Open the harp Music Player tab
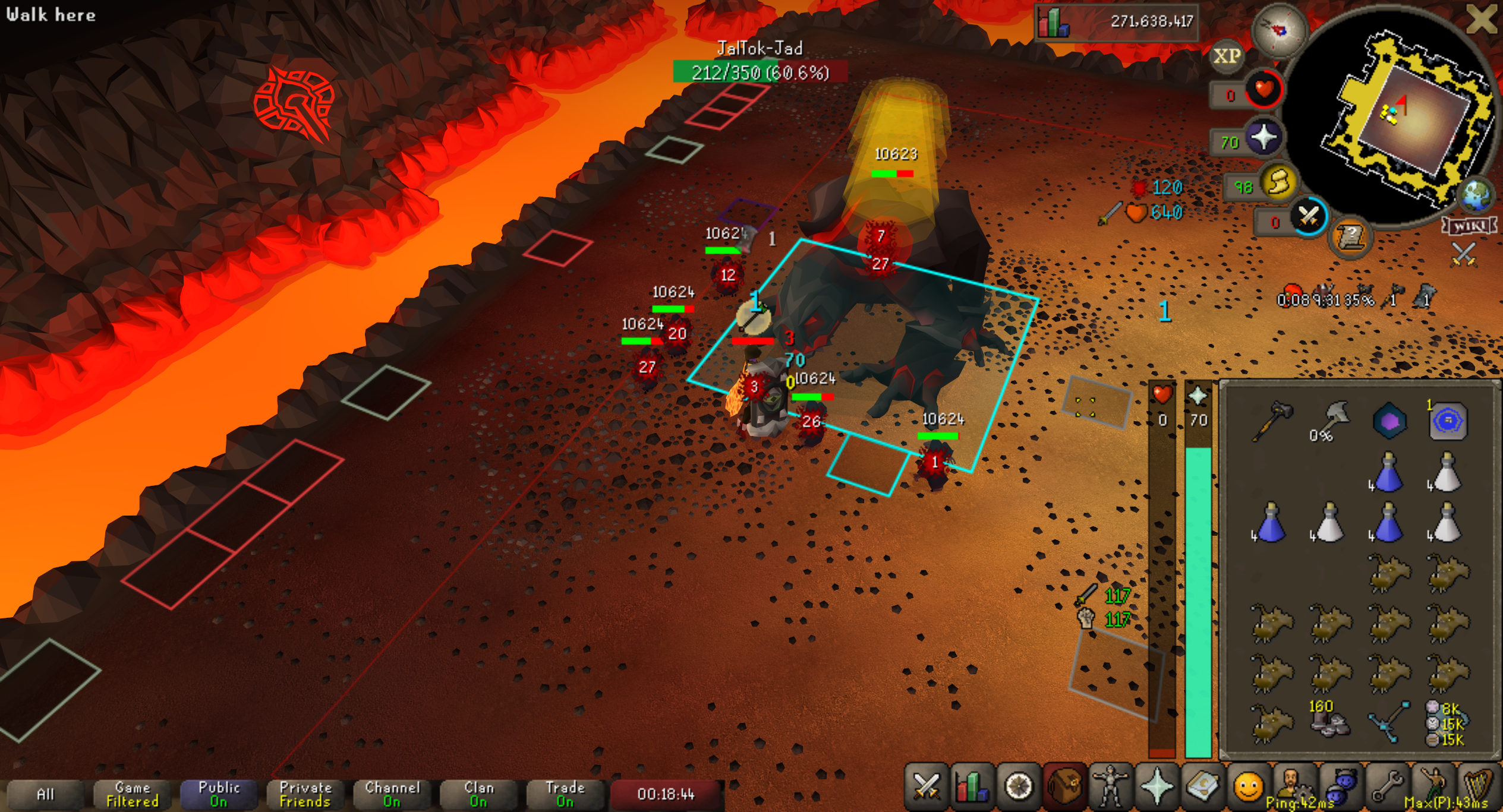 coord(1479,787)
